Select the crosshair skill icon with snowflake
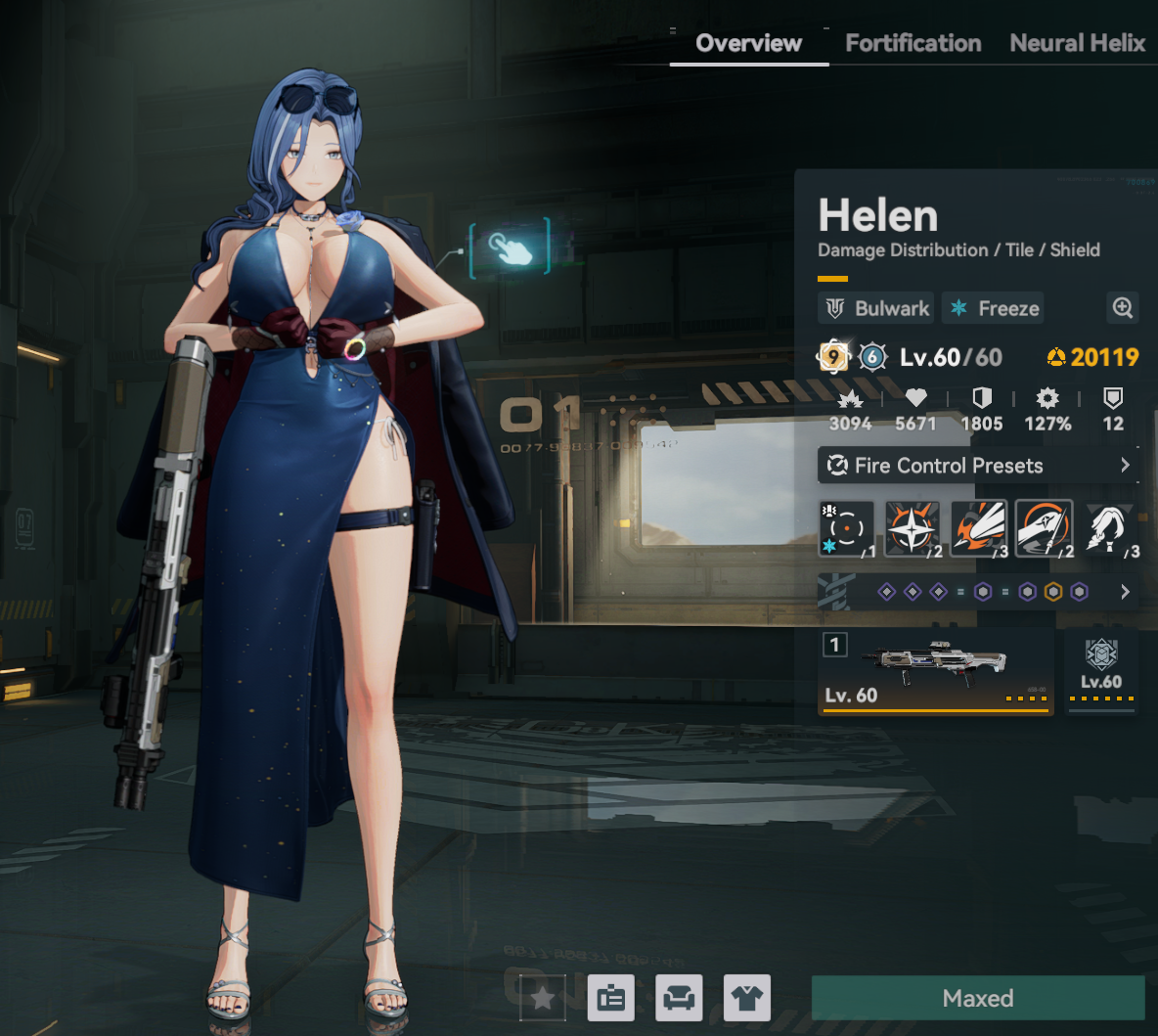 point(846,529)
